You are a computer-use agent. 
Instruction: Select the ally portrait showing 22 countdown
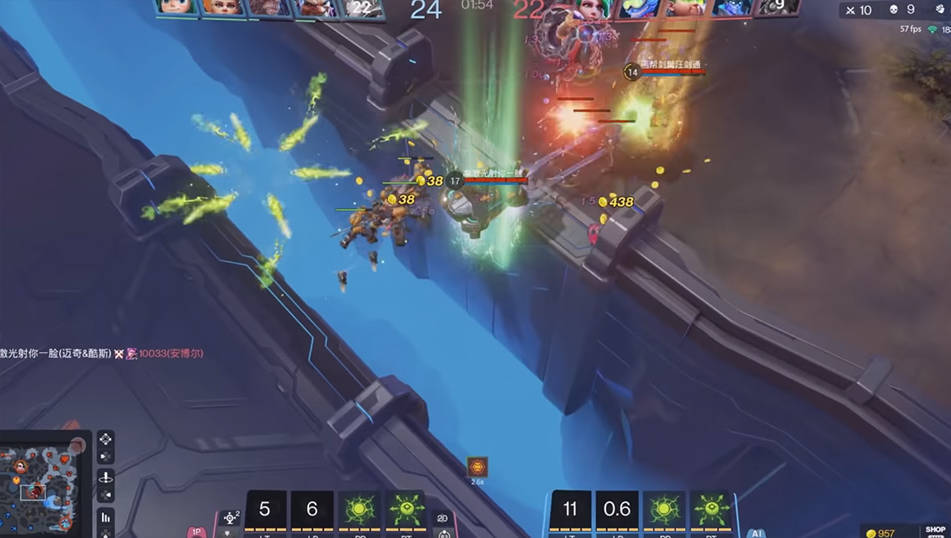pyautogui.click(x=364, y=8)
